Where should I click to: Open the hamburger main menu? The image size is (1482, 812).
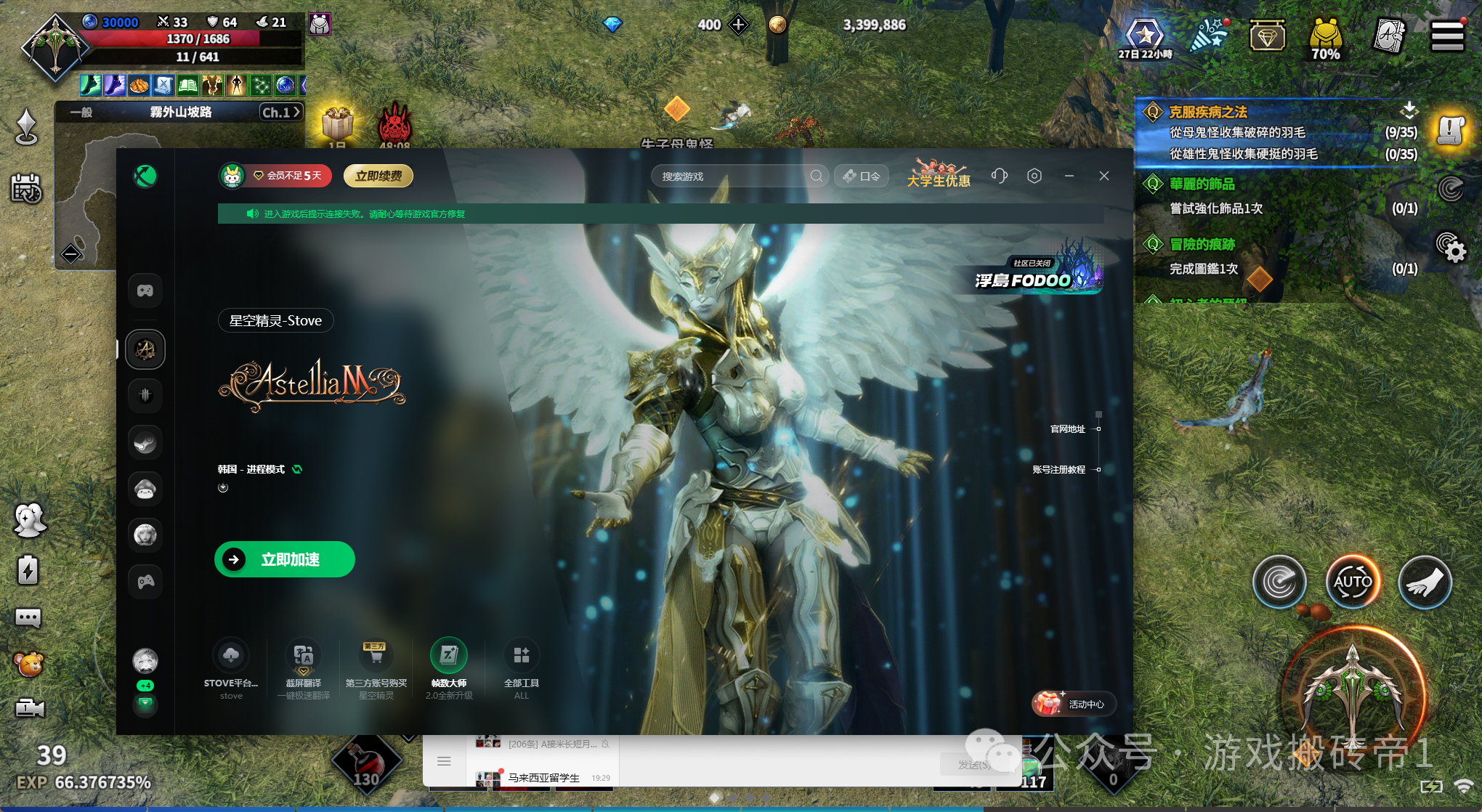click(x=1446, y=36)
